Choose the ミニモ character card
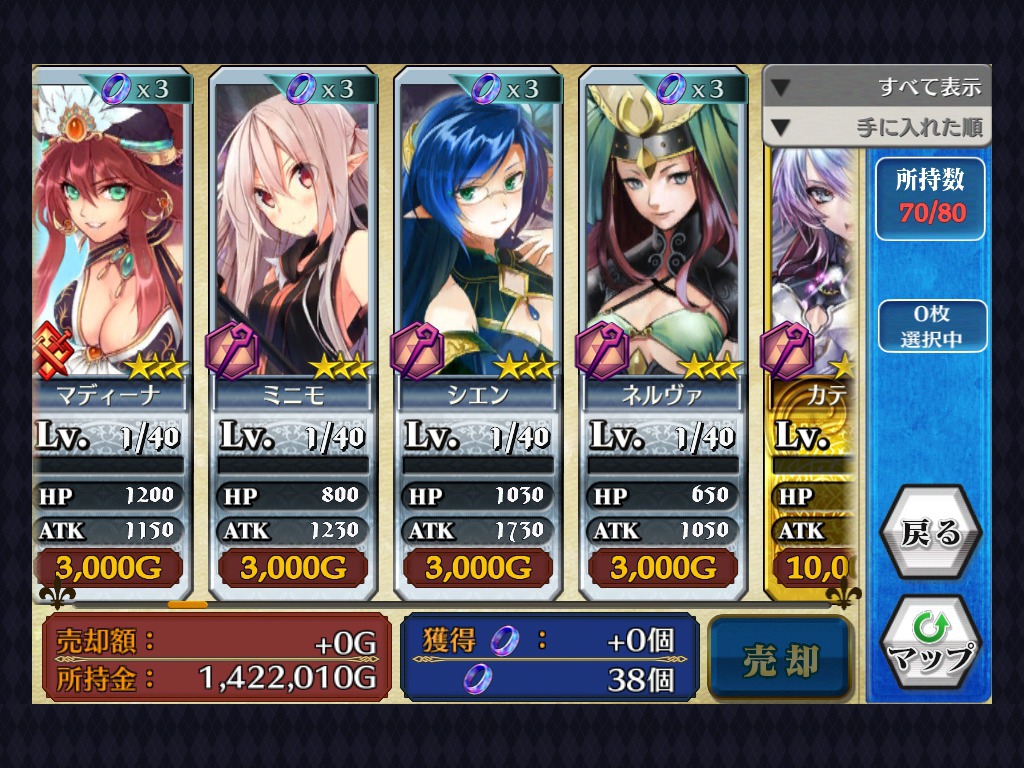Screen dimensions: 1024x768 point(293,300)
